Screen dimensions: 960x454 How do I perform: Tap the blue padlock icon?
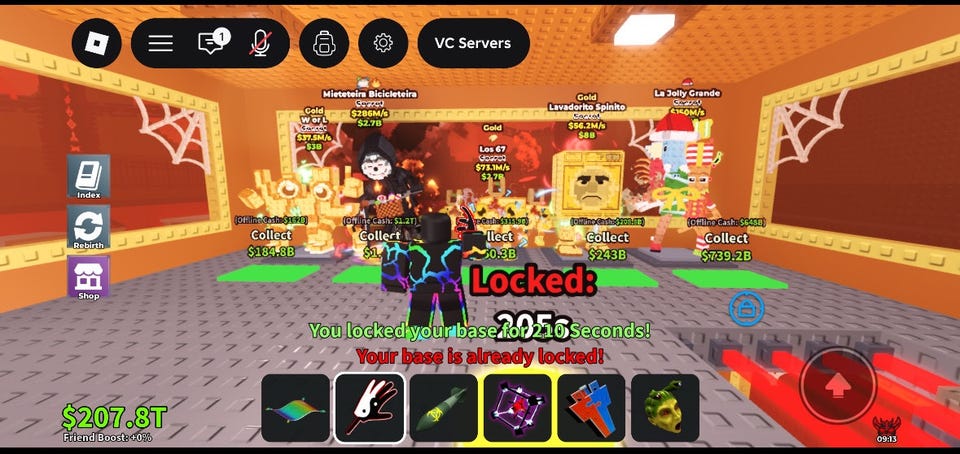coord(745,309)
